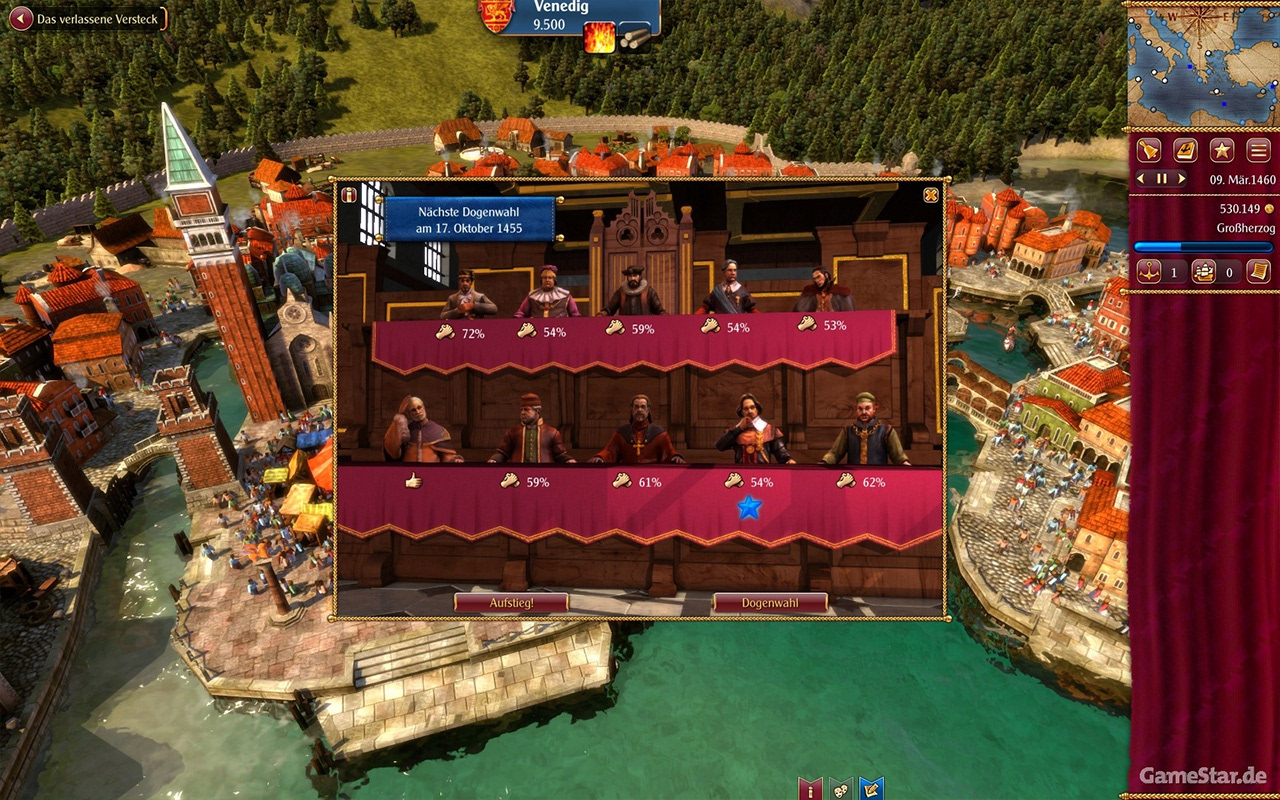
Task: Open the red info banner
Action: [x=810, y=789]
